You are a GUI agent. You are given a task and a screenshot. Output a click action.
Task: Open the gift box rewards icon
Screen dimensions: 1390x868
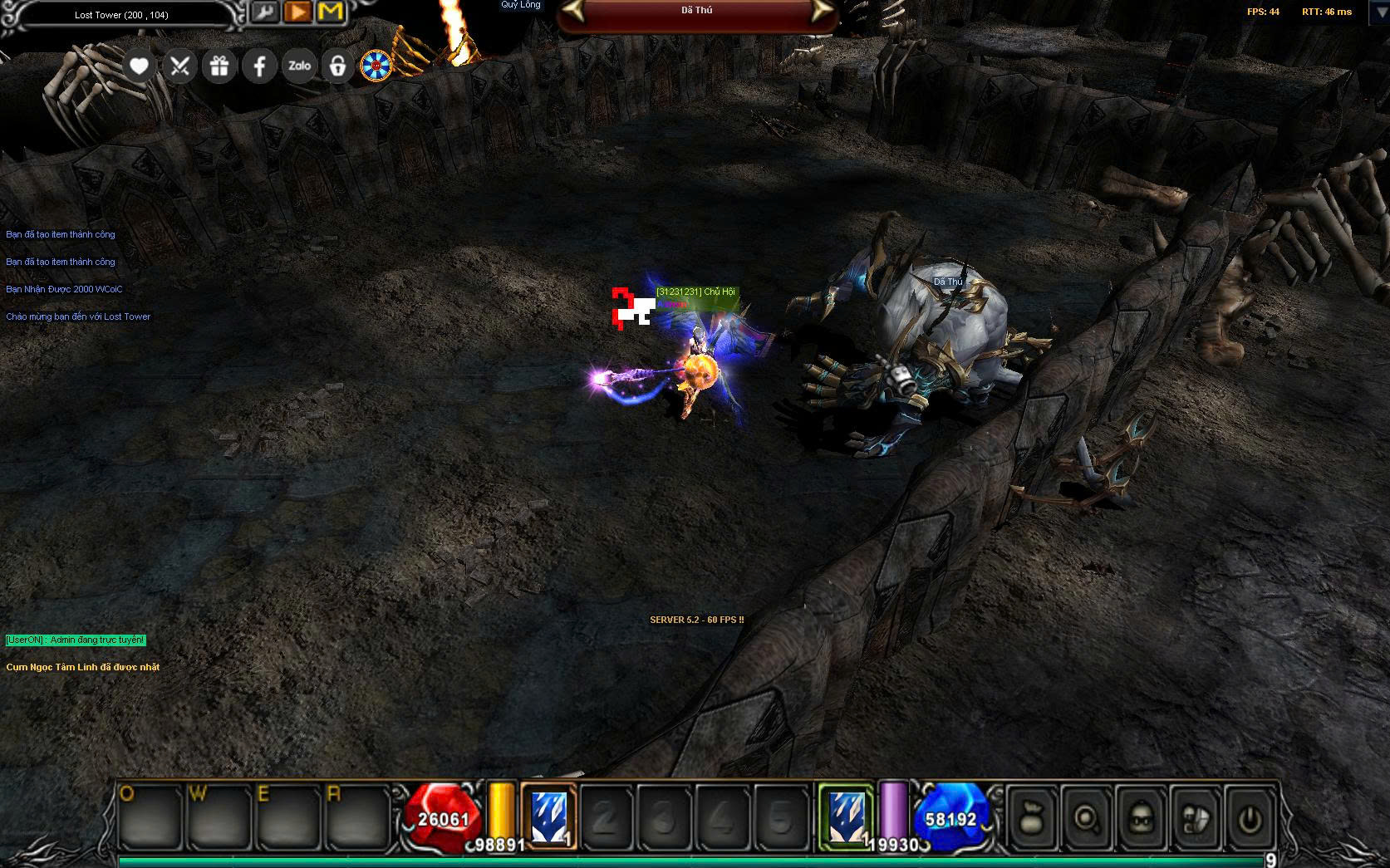(x=219, y=66)
